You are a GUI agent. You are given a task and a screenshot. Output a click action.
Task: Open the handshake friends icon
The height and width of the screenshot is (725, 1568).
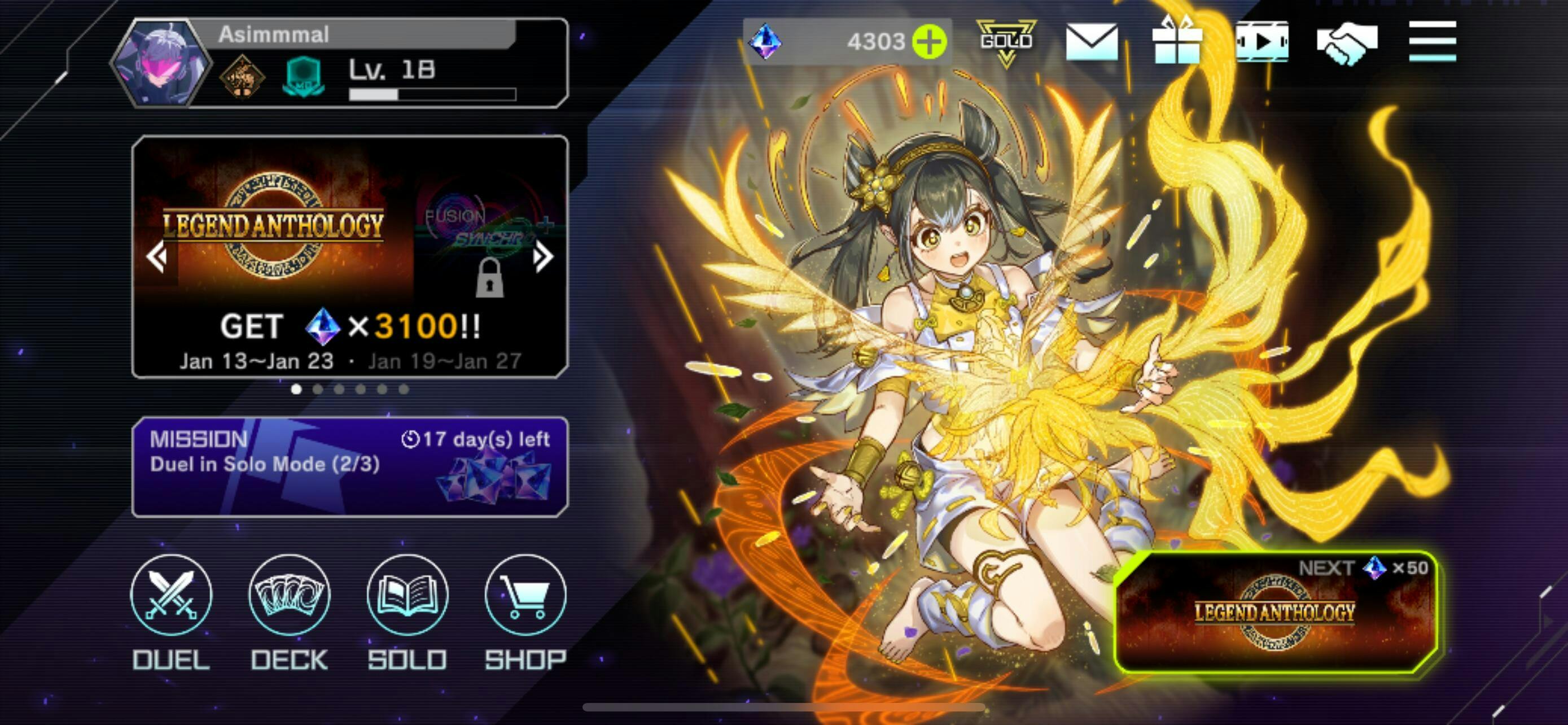[x=1347, y=41]
